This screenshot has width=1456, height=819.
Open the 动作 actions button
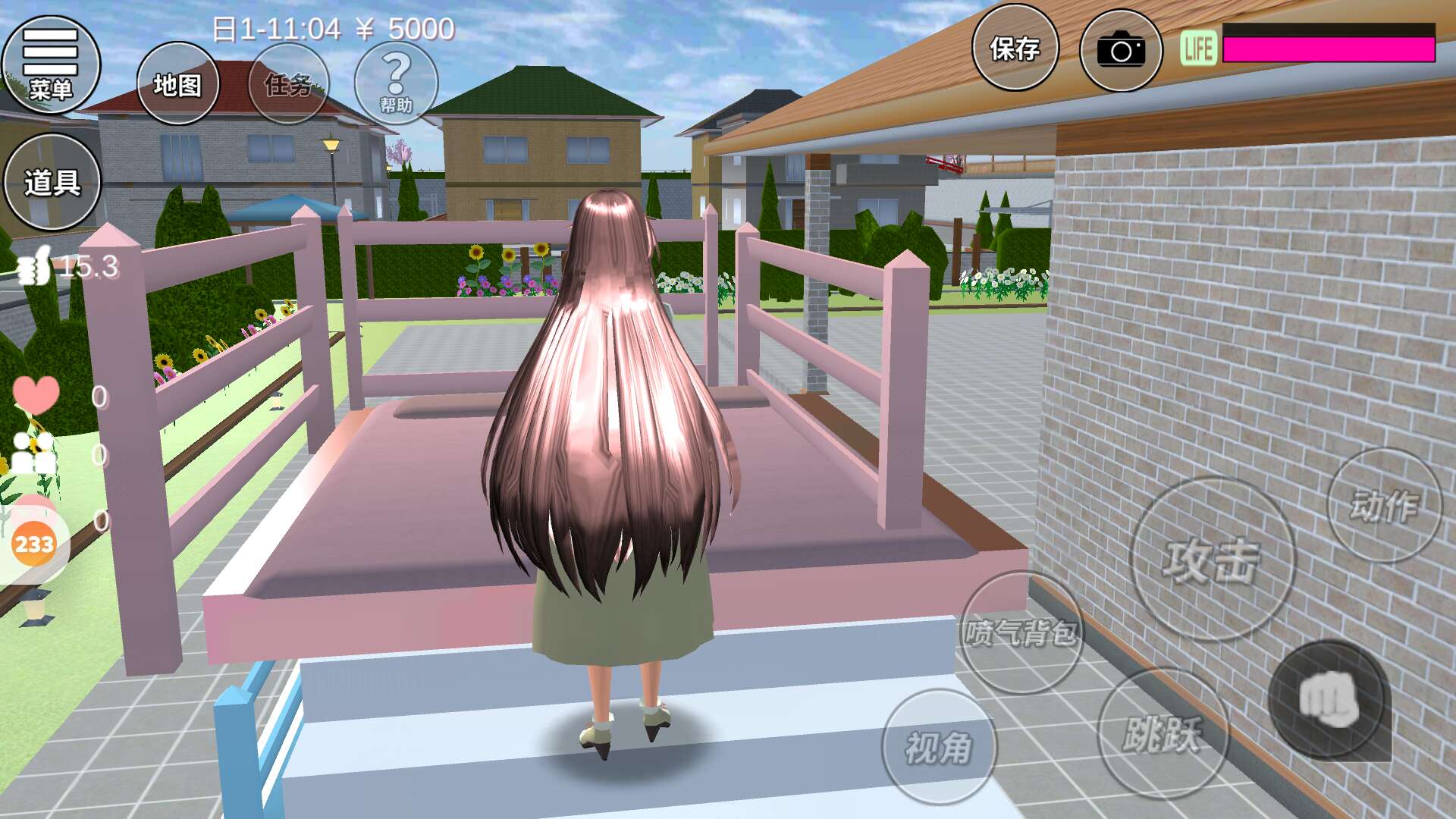click(x=1384, y=505)
